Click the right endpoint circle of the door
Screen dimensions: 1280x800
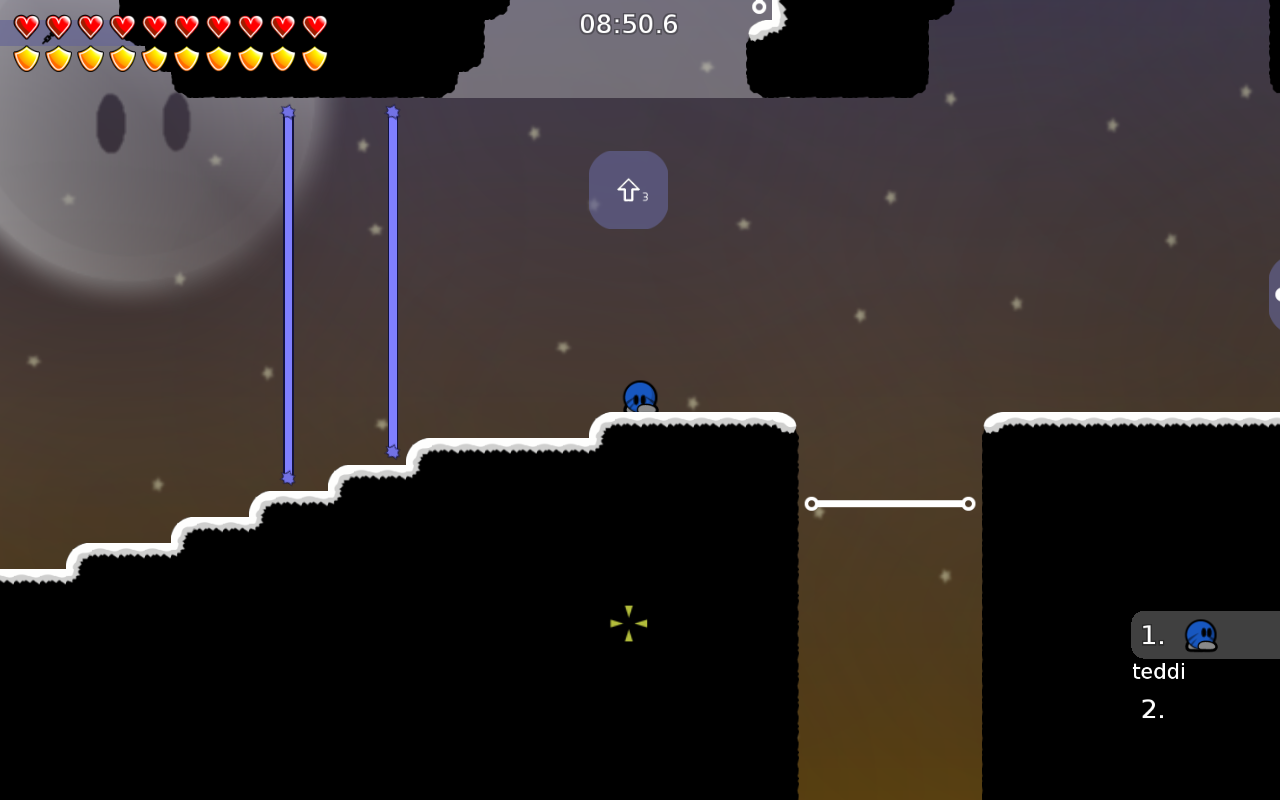968,504
